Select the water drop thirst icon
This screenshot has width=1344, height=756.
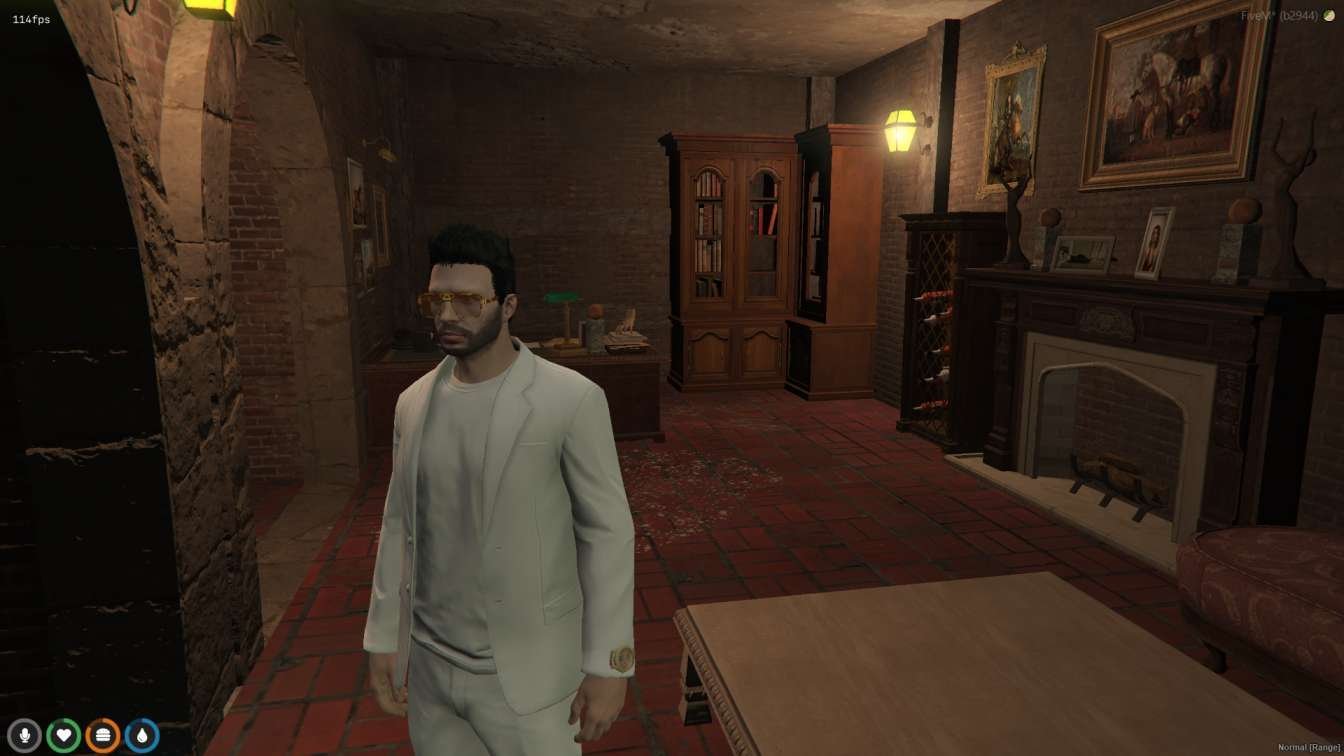(x=141, y=736)
